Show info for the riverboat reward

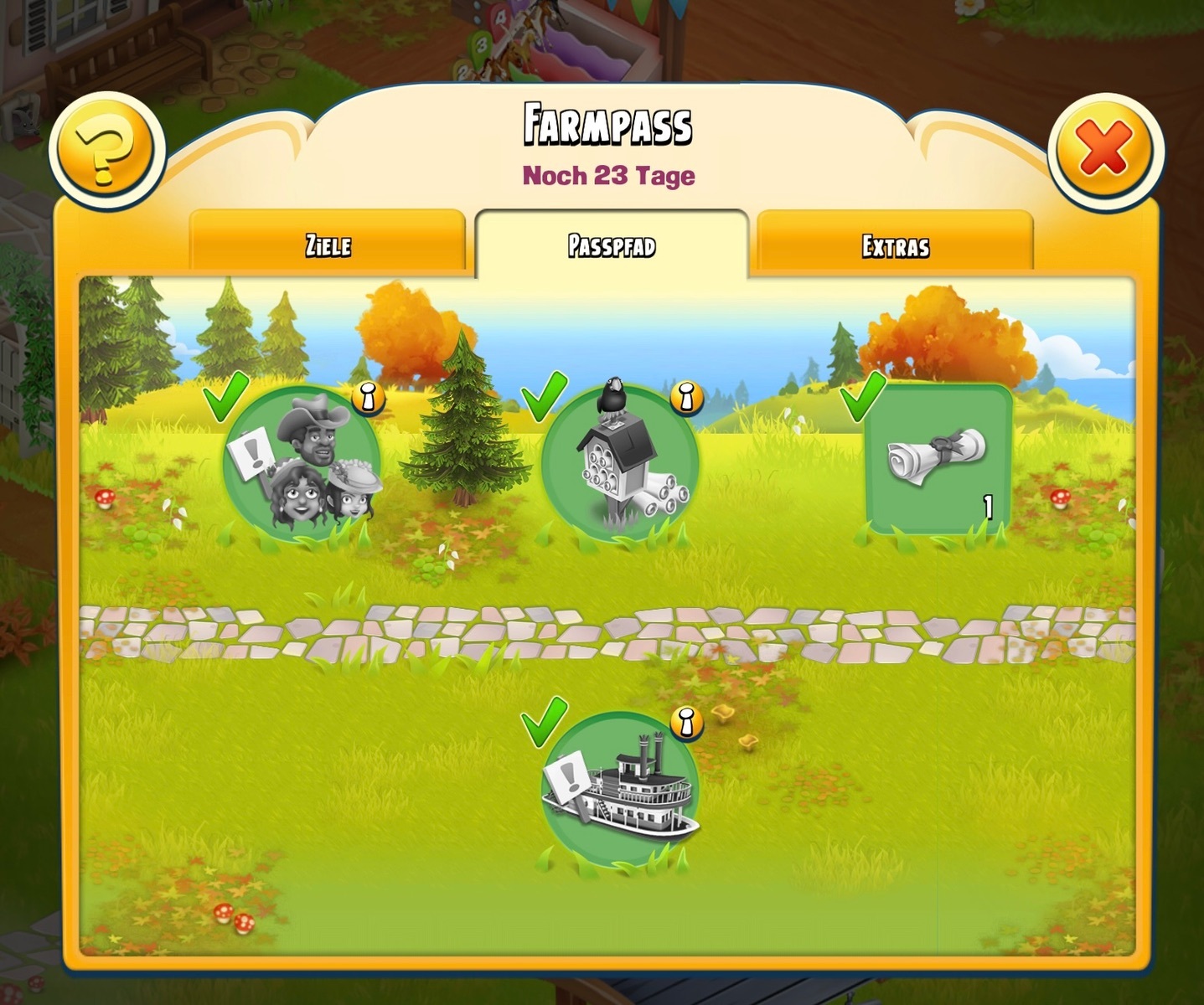click(x=686, y=723)
